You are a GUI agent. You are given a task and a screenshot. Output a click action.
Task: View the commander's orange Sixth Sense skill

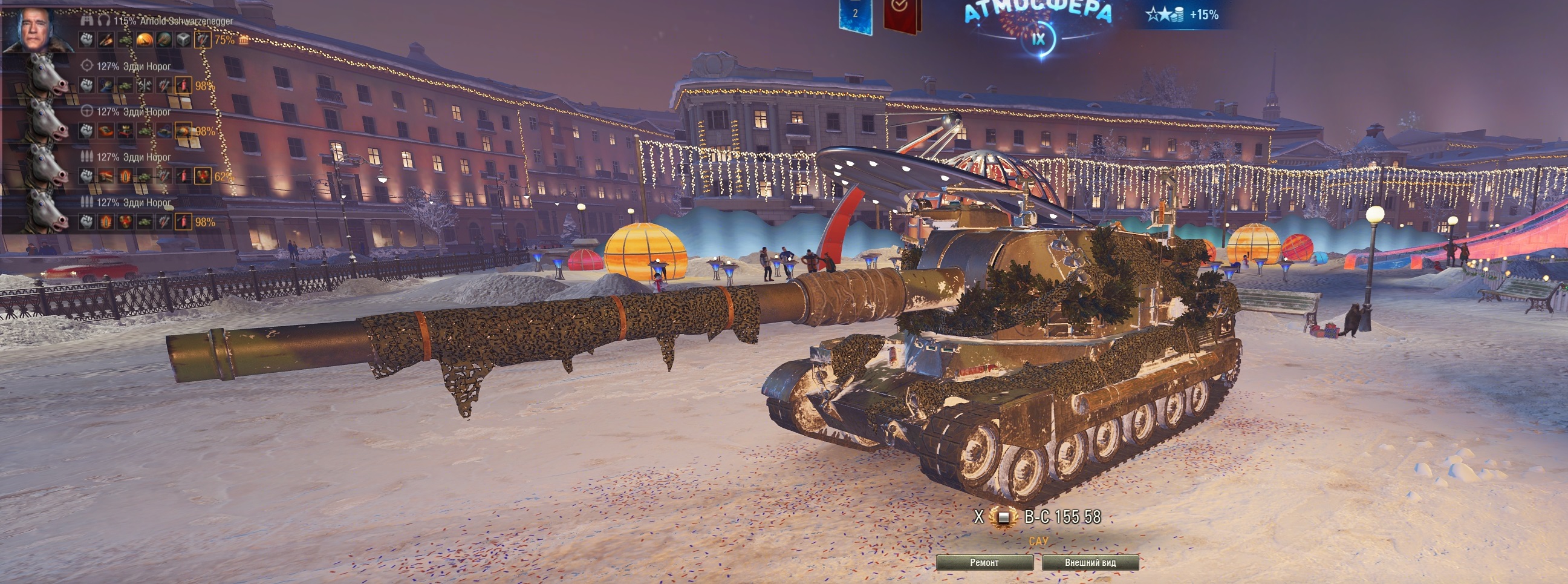(145, 40)
